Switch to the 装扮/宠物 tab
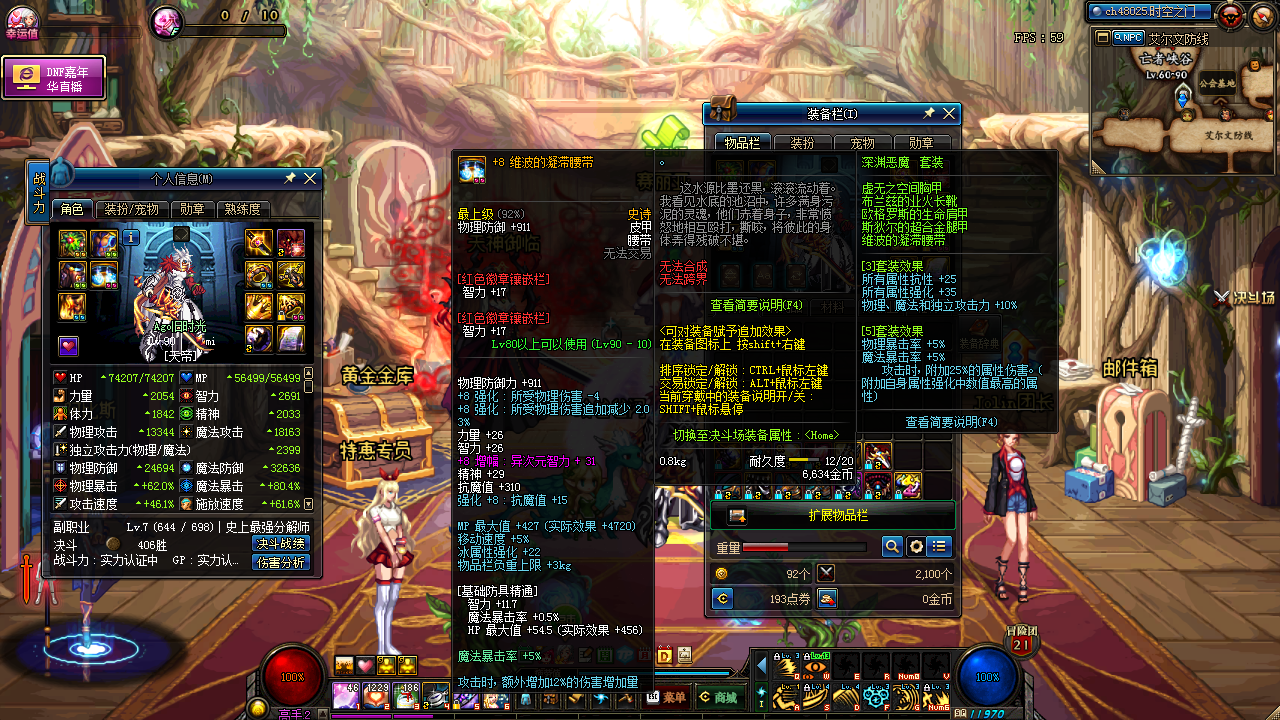The width and height of the screenshot is (1280, 720). (131, 209)
